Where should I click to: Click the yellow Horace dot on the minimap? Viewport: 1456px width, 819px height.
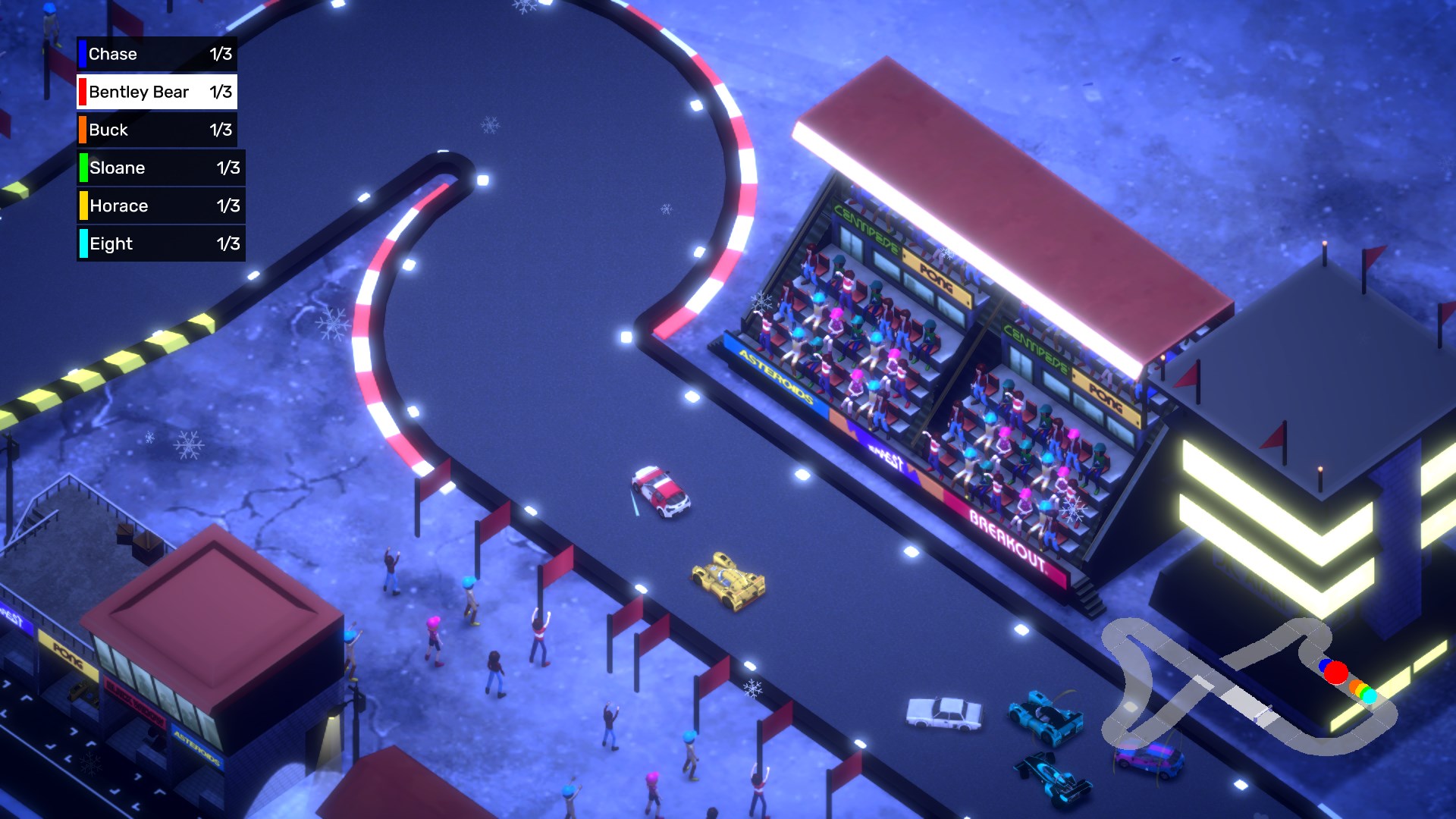coord(1360,690)
